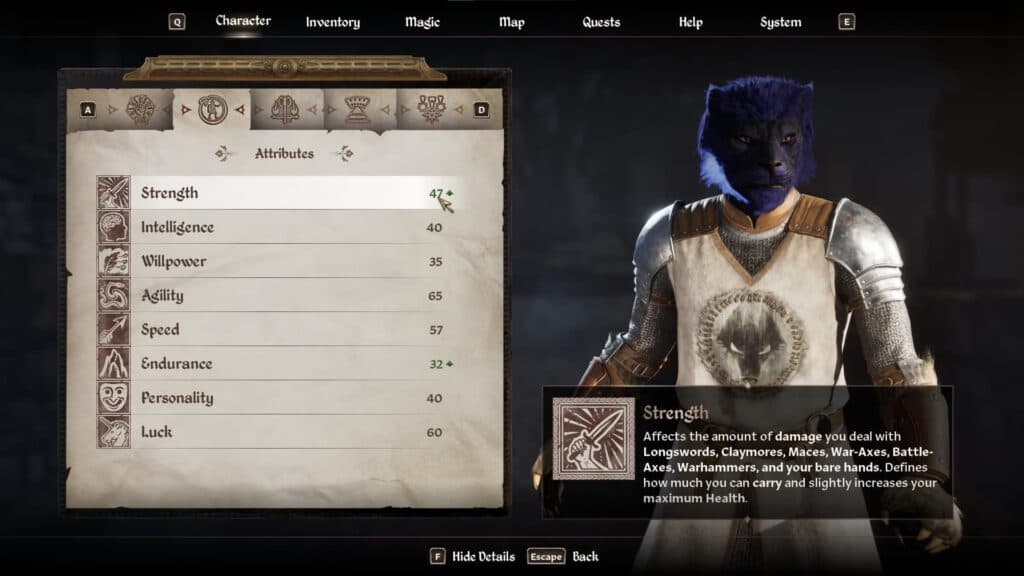Choose the Personality attribute

(x=270, y=397)
